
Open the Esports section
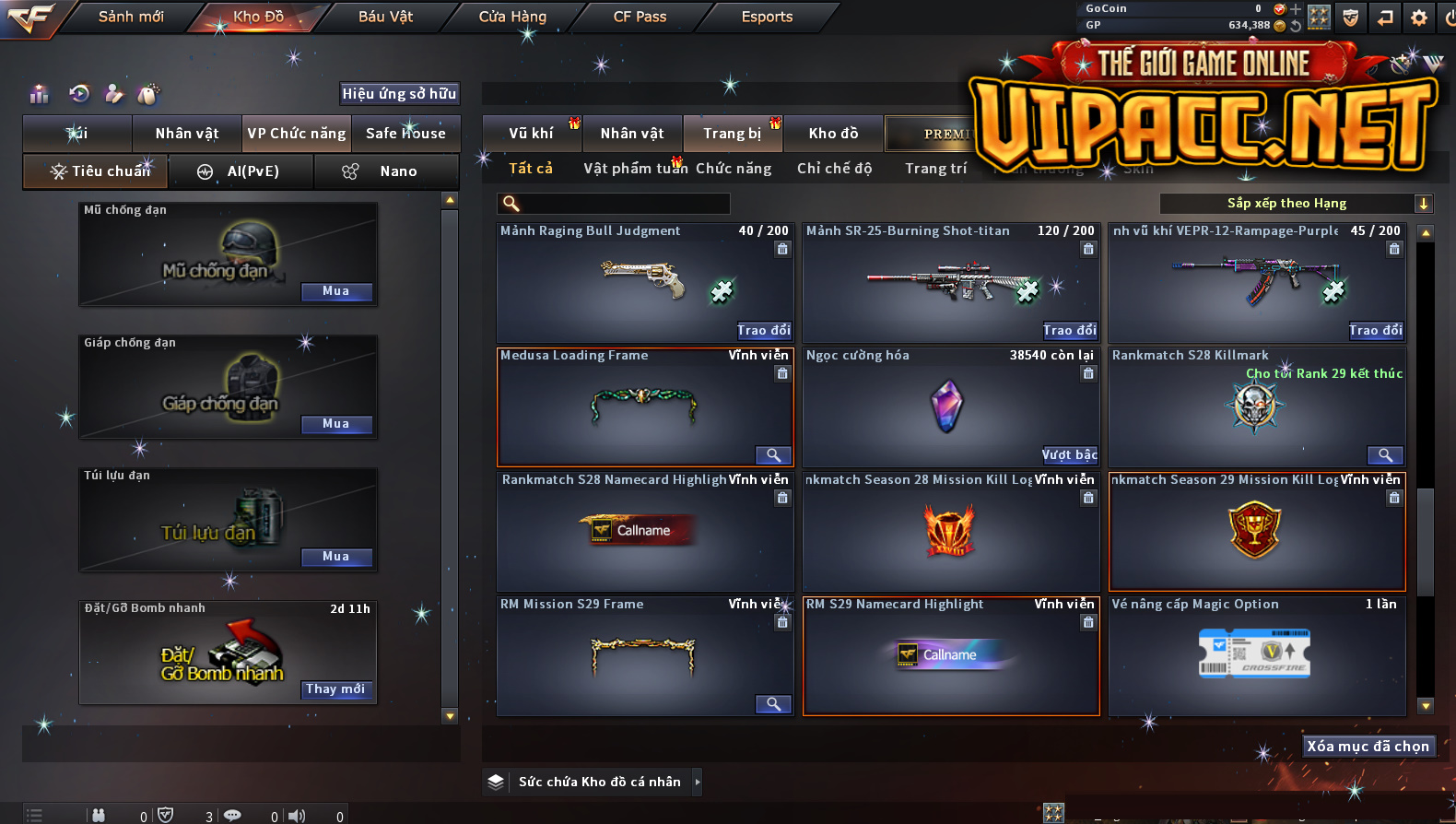767,17
